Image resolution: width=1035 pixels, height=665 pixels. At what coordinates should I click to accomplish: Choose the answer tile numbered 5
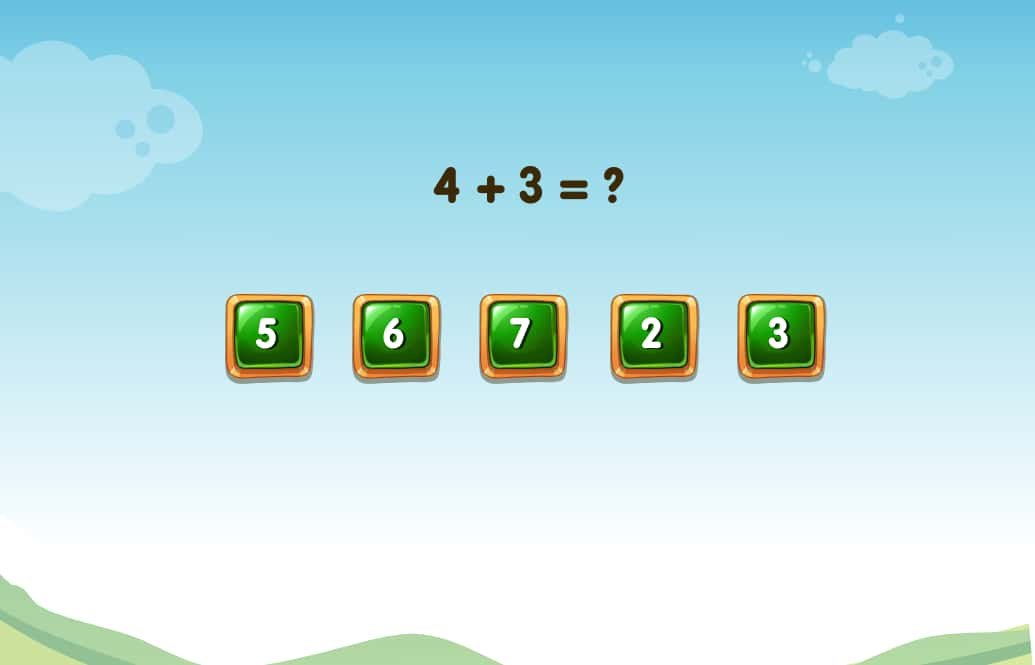[x=268, y=336]
